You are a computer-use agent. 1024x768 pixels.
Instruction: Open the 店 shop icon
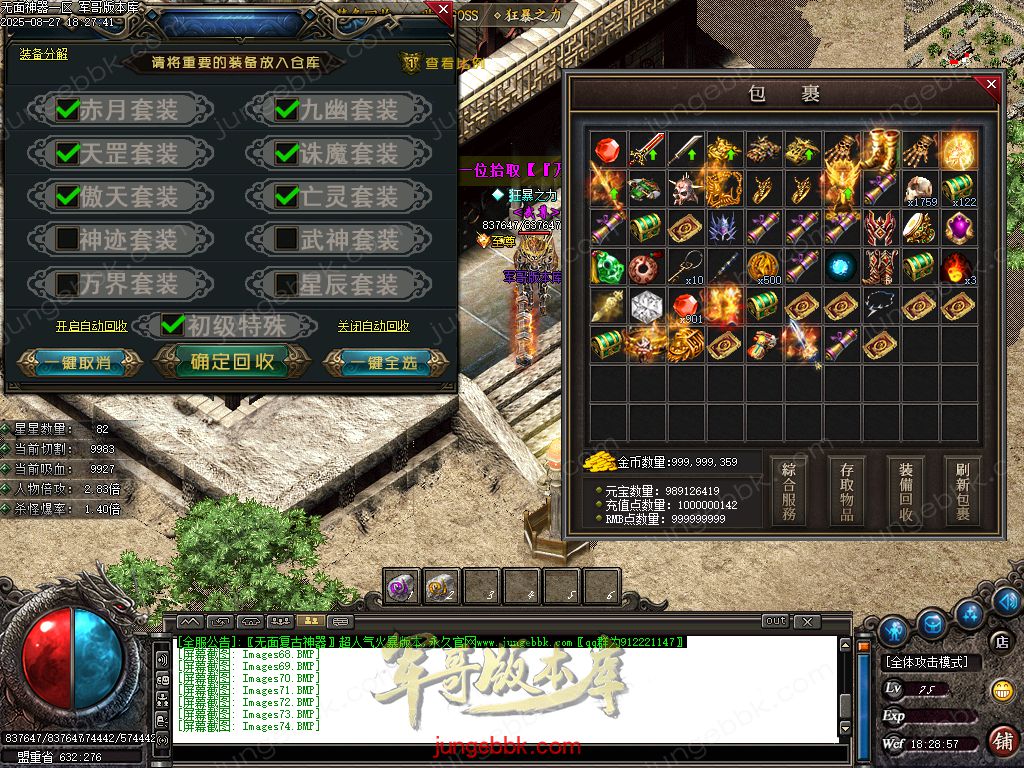(1000, 640)
